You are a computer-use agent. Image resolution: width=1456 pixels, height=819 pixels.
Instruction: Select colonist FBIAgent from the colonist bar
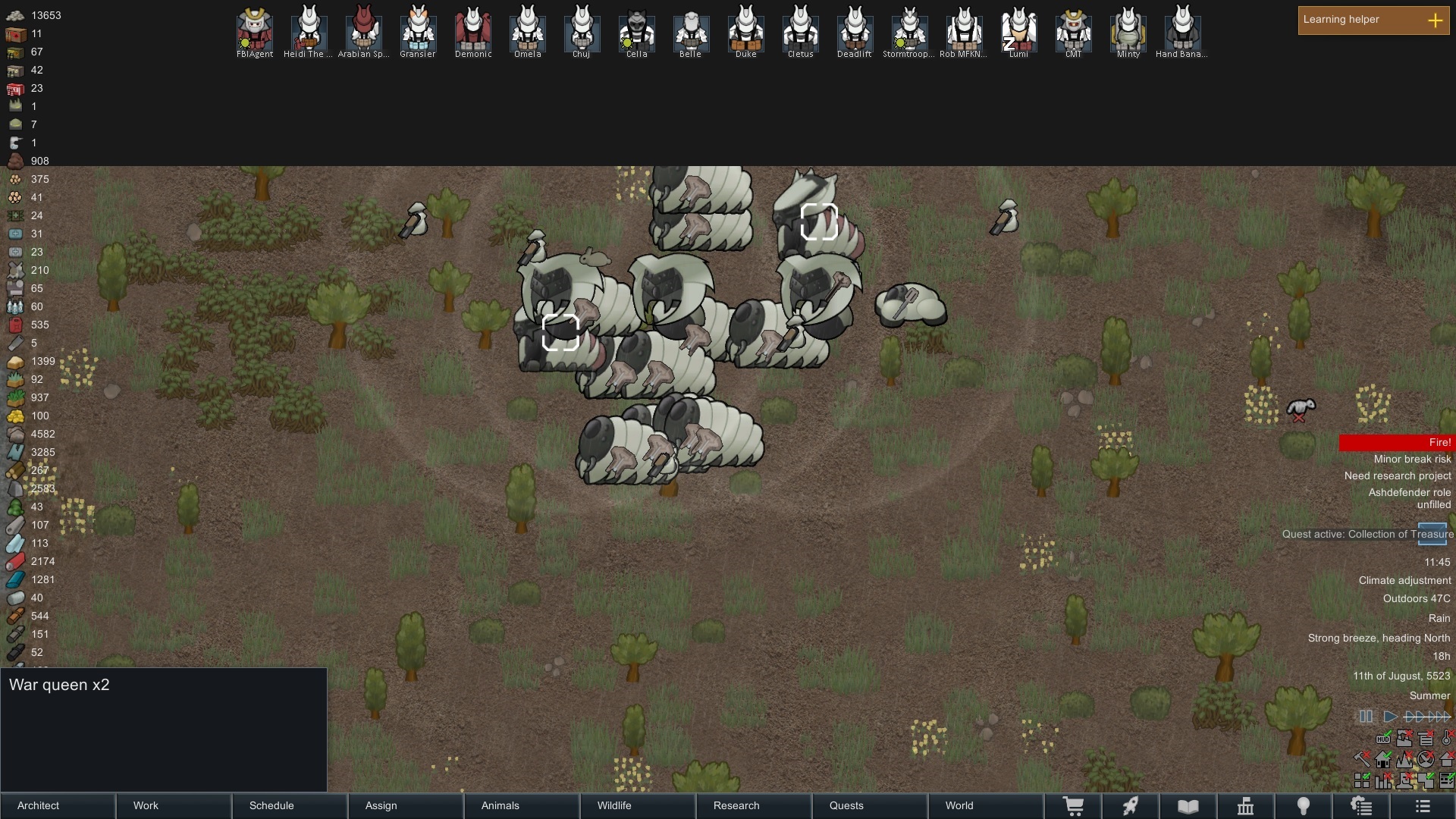(254, 32)
